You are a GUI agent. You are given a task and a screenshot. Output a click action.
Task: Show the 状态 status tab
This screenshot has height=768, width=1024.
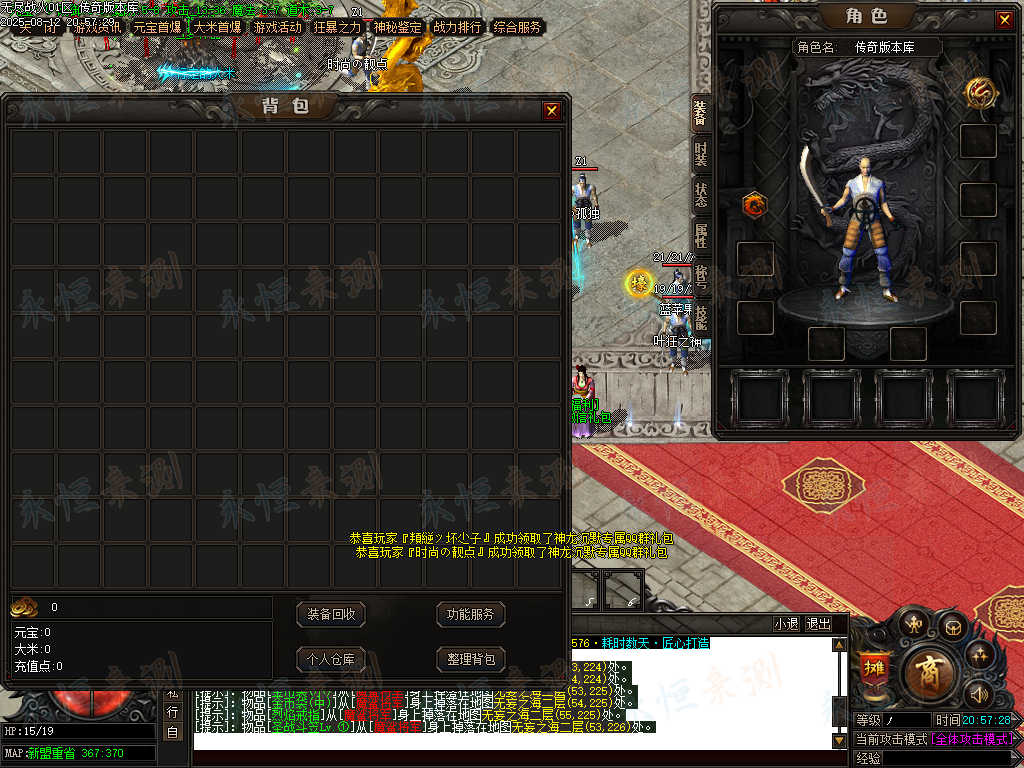[700, 195]
